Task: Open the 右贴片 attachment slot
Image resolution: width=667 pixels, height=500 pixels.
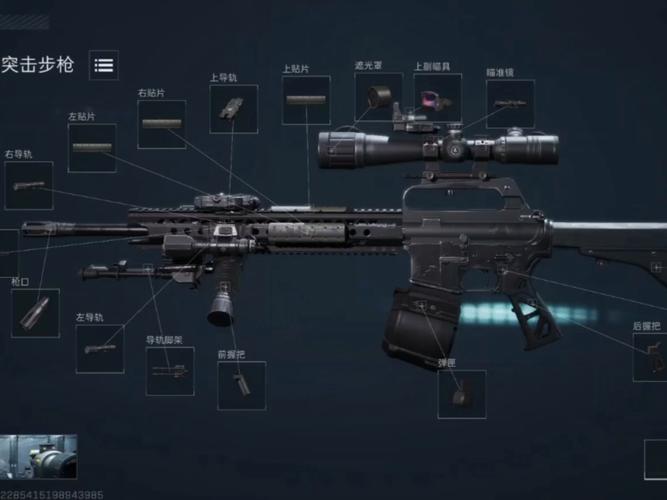Action: click(x=162, y=124)
